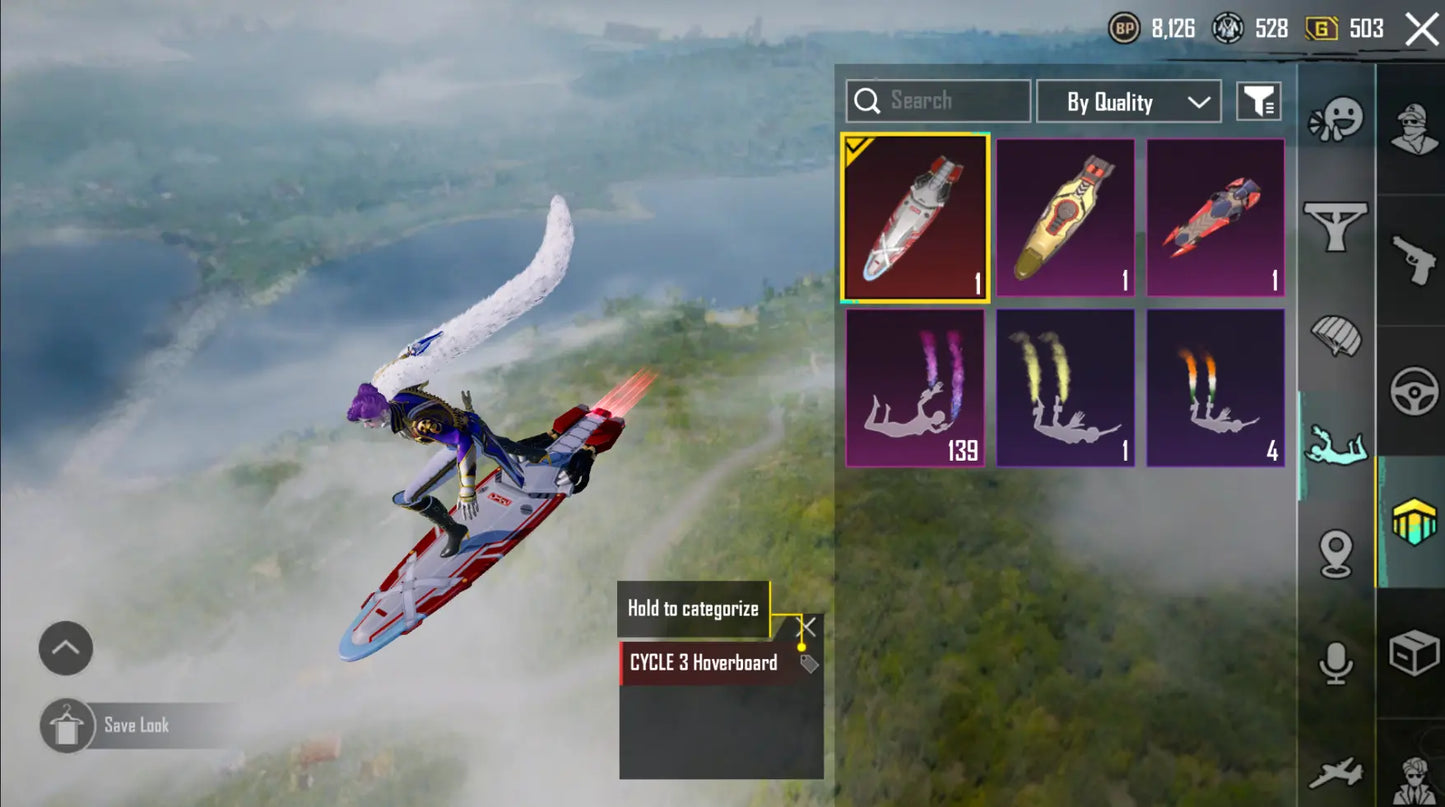This screenshot has height=807, width=1445.
Task: Open the By Quality sort dropdown
Action: click(x=1128, y=102)
